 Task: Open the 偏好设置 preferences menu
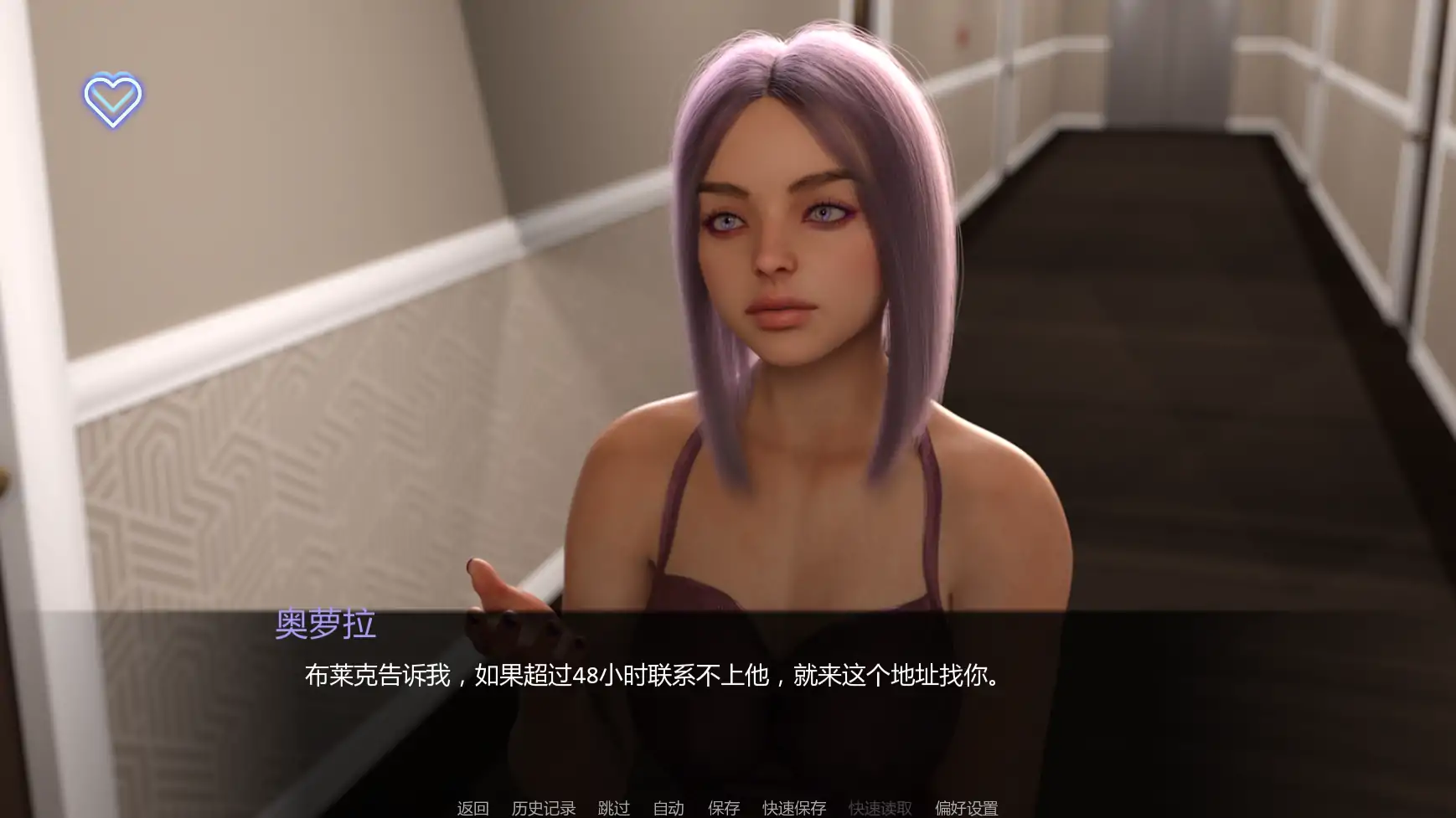point(965,809)
